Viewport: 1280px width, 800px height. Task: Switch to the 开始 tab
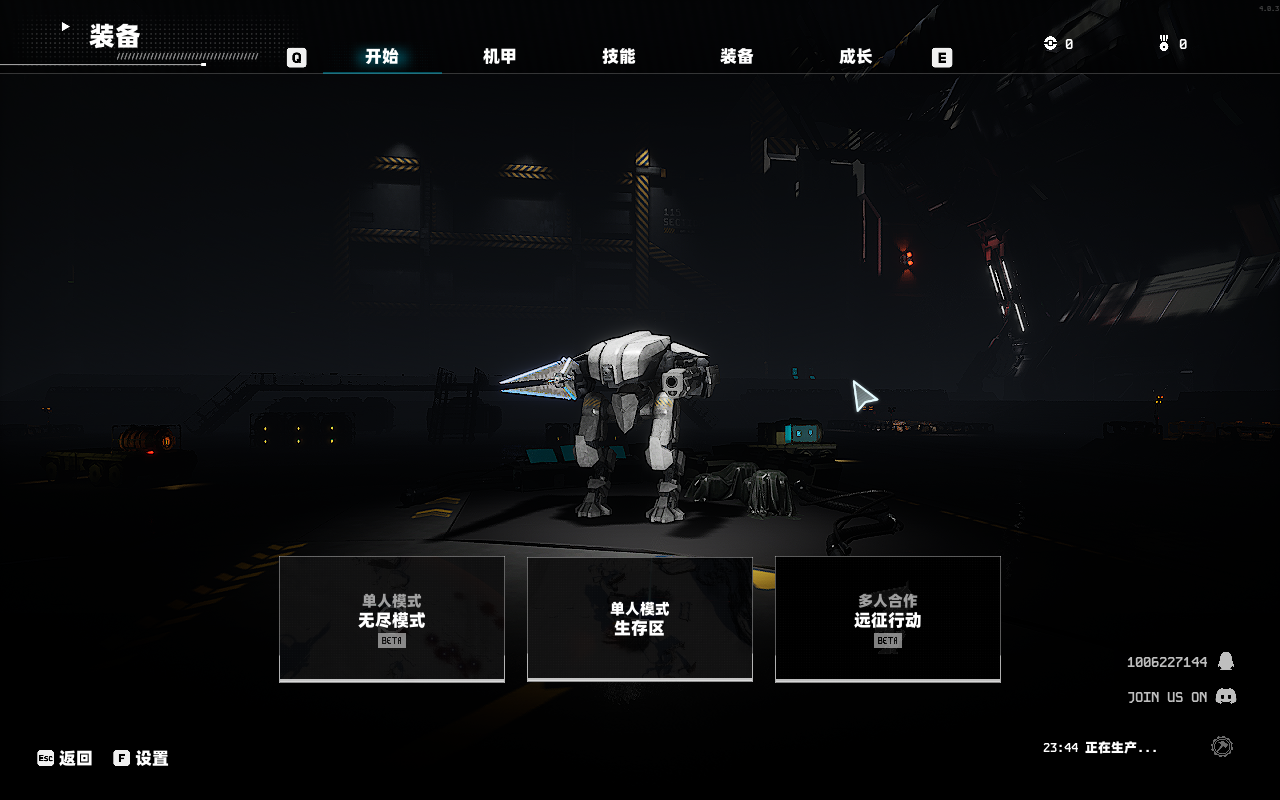[381, 57]
